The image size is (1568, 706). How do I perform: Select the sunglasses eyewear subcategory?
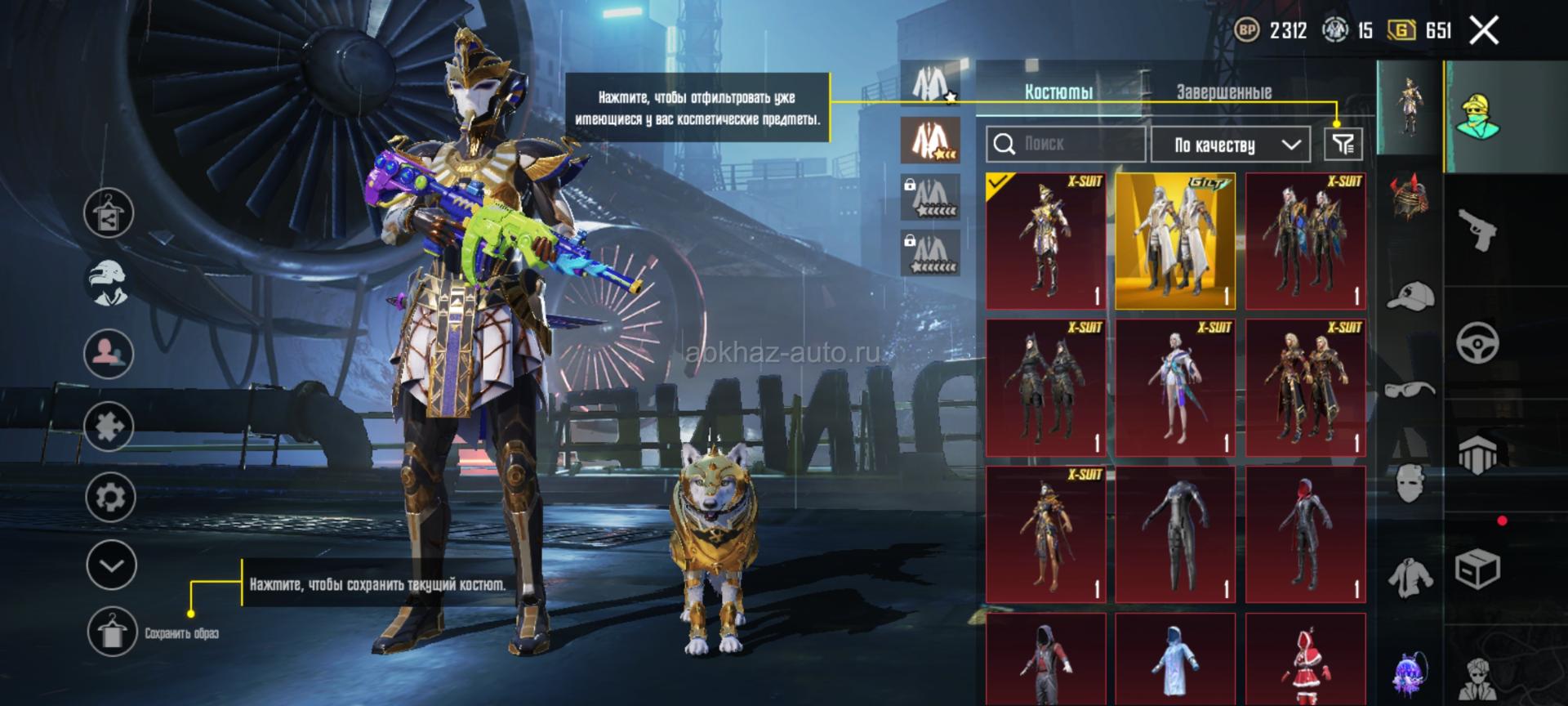click(1410, 389)
